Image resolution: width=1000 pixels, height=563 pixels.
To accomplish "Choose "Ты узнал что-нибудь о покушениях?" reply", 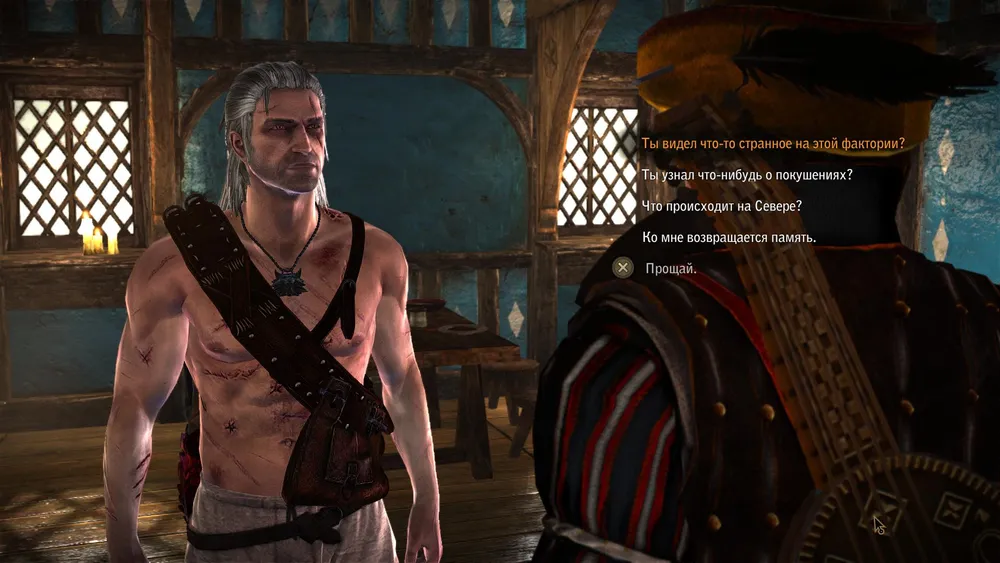I will click(x=746, y=175).
